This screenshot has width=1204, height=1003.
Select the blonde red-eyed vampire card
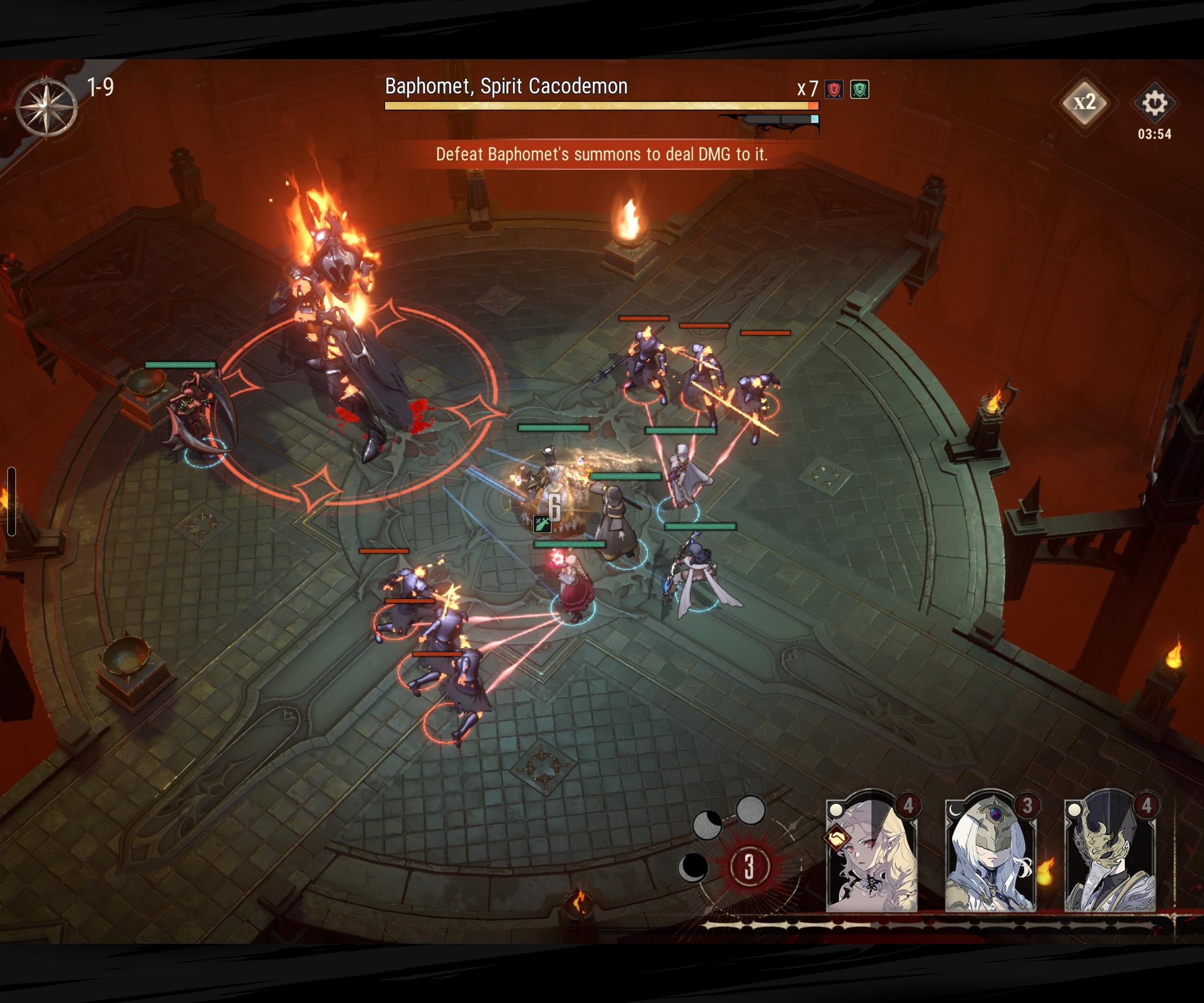click(x=871, y=855)
